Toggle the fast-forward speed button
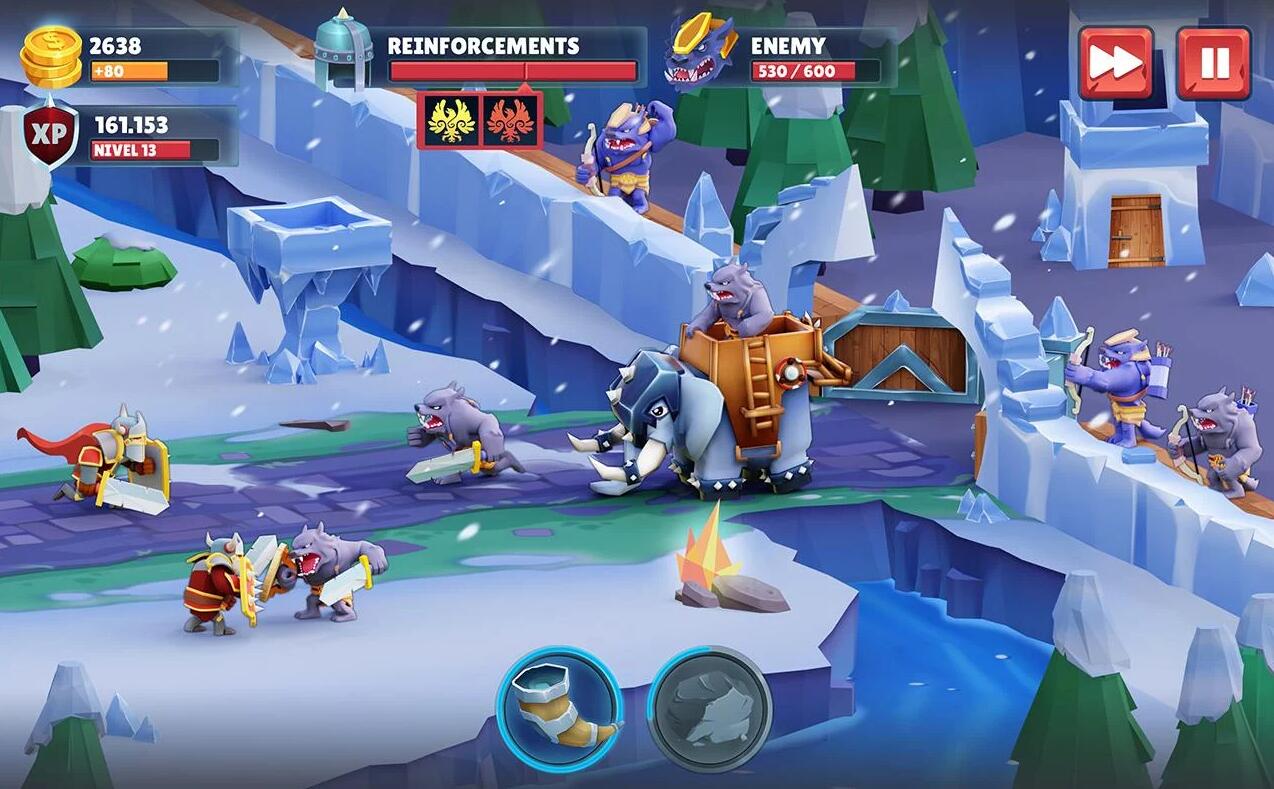The width and height of the screenshot is (1274, 789). [x=1115, y=63]
